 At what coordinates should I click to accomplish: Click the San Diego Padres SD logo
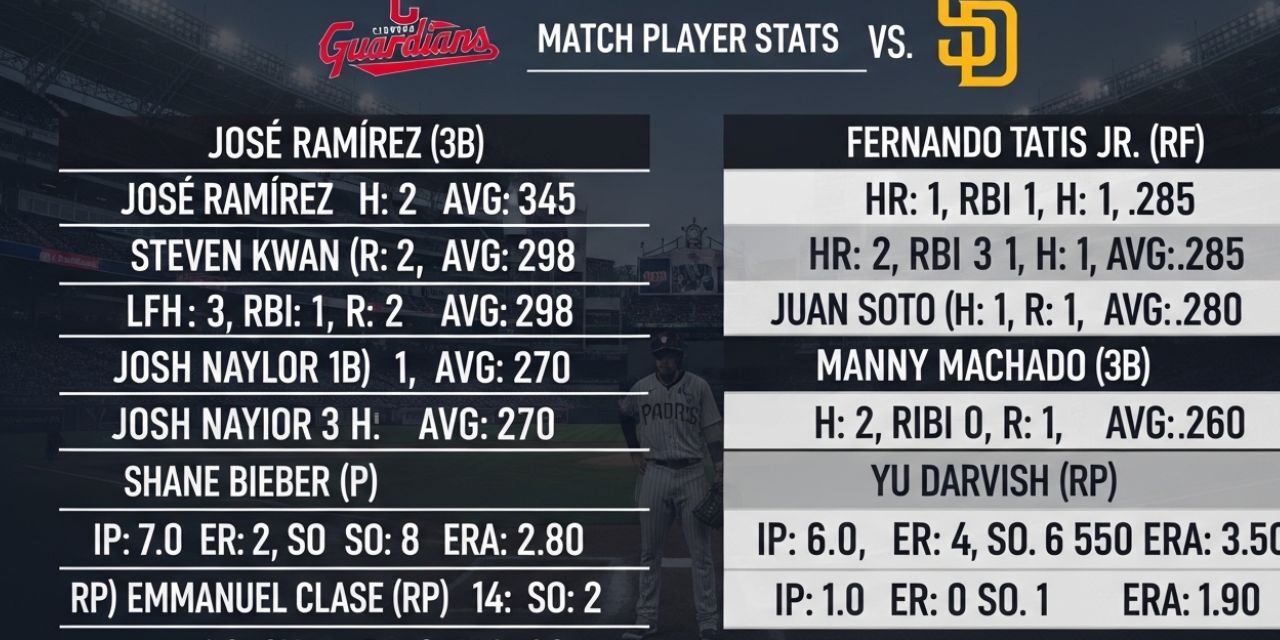[977, 44]
